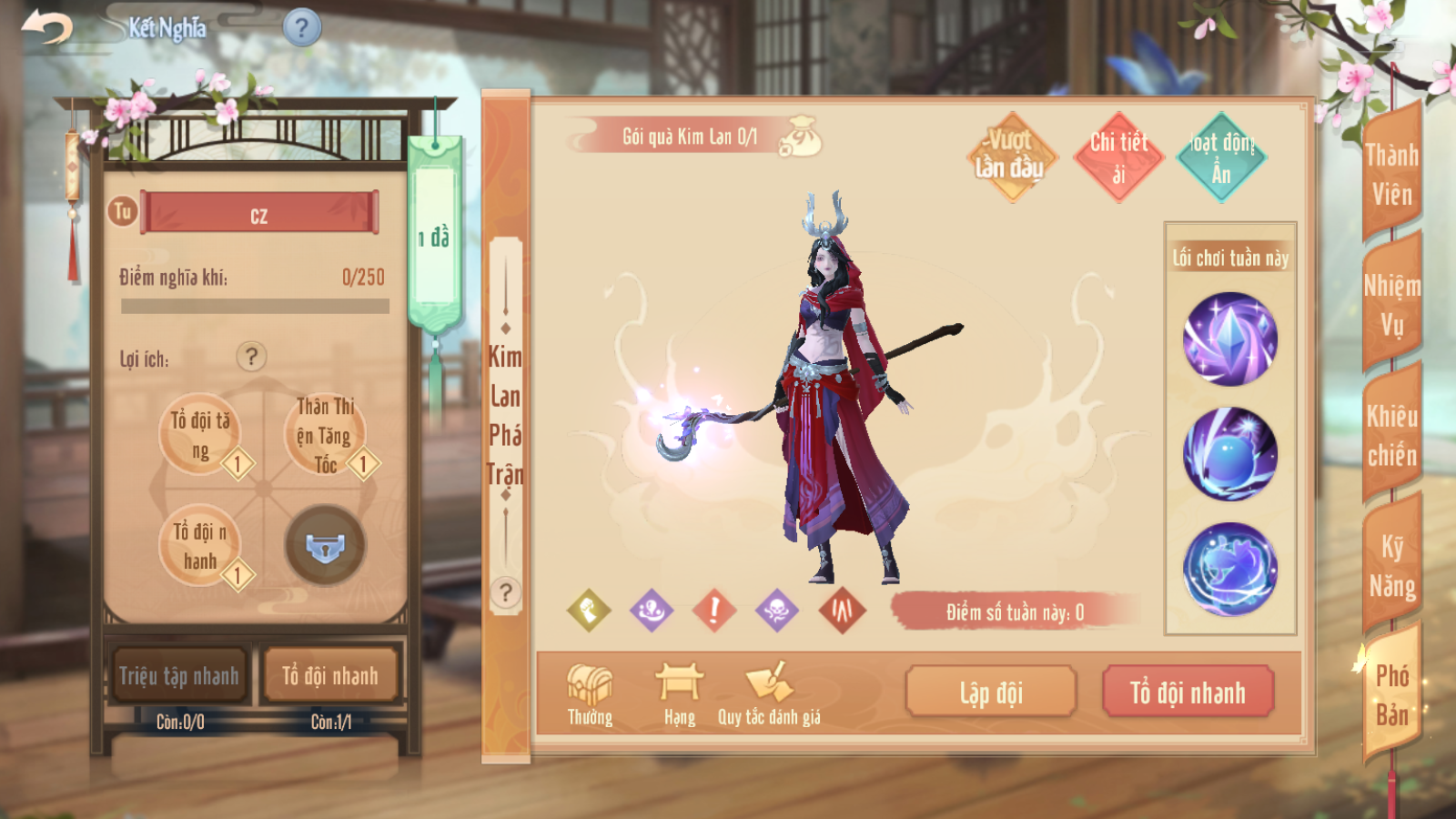1456x819 pixels.
Task: Open the Khiêu chiến tab
Action: tap(1391, 435)
